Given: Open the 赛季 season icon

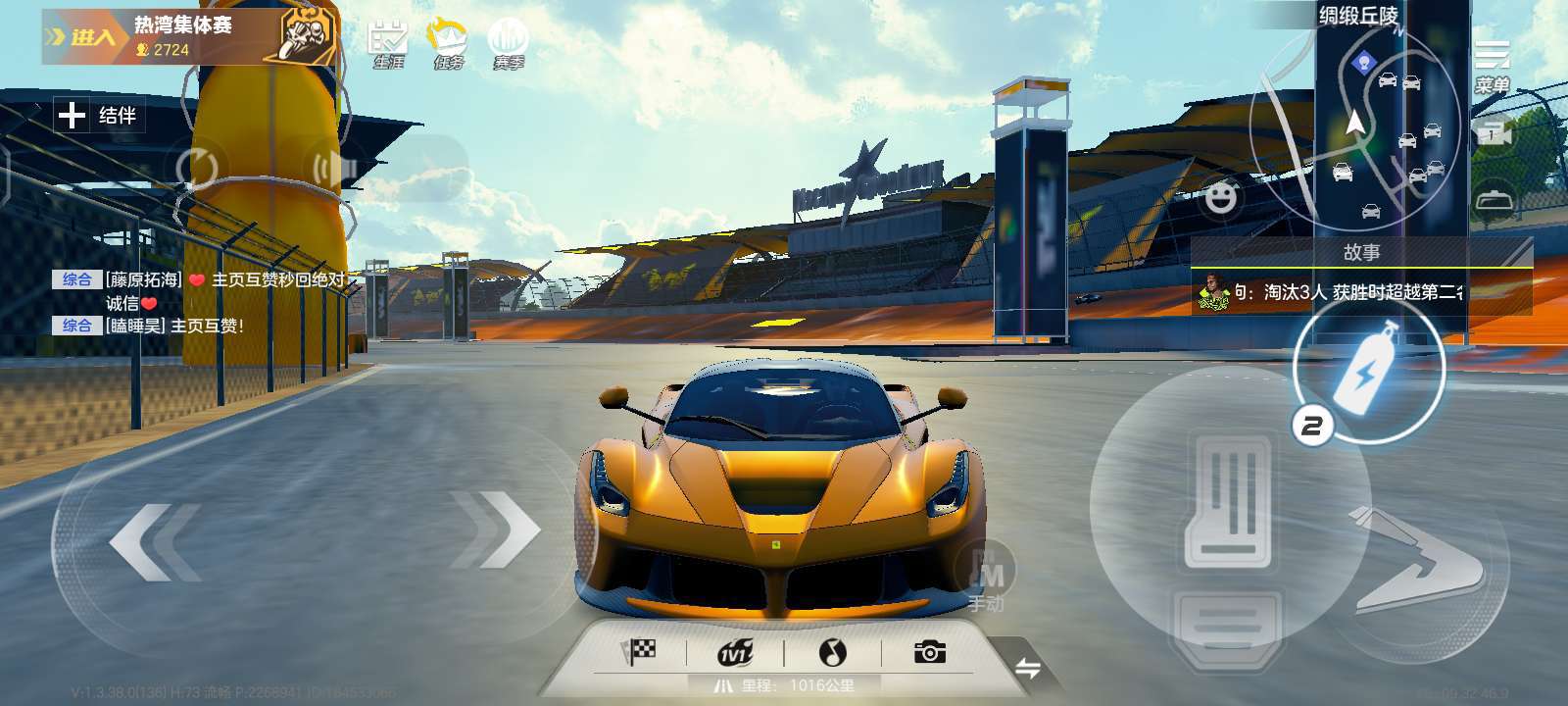Looking at the screenshot, I should [x=508, y=44].
